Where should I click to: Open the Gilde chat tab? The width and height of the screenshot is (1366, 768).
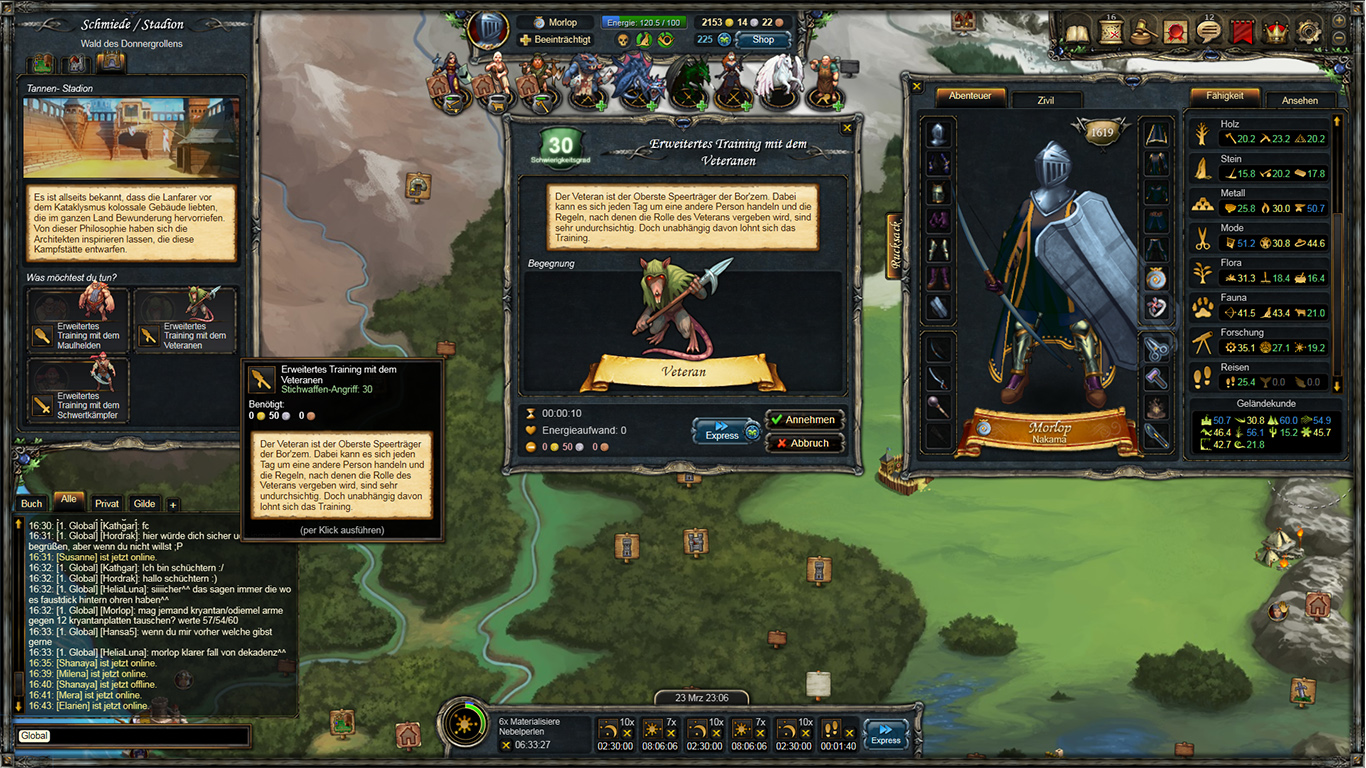143,503
